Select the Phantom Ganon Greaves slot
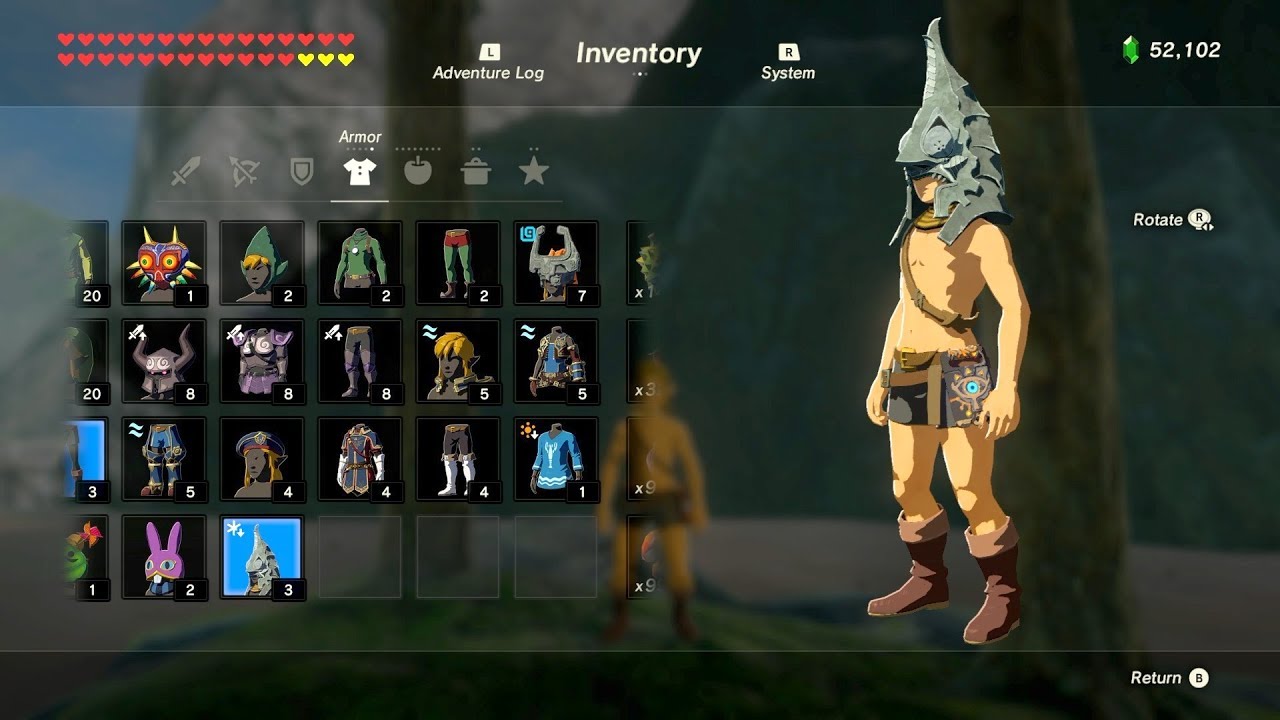The image size is (1280, 720). tap(360, 361)
